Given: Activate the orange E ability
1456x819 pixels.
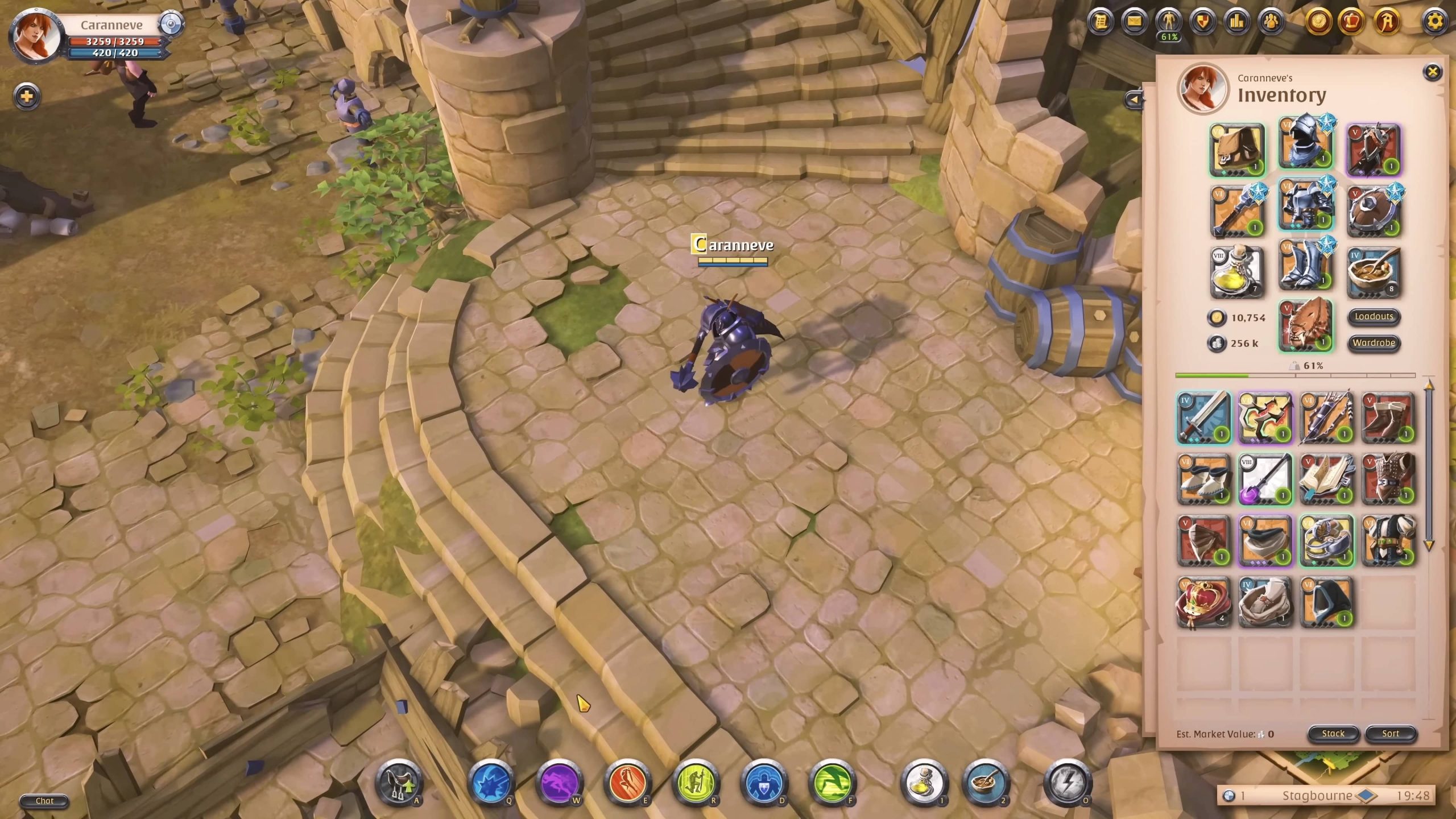Looking at the screenshot, I should pos(627,783).
